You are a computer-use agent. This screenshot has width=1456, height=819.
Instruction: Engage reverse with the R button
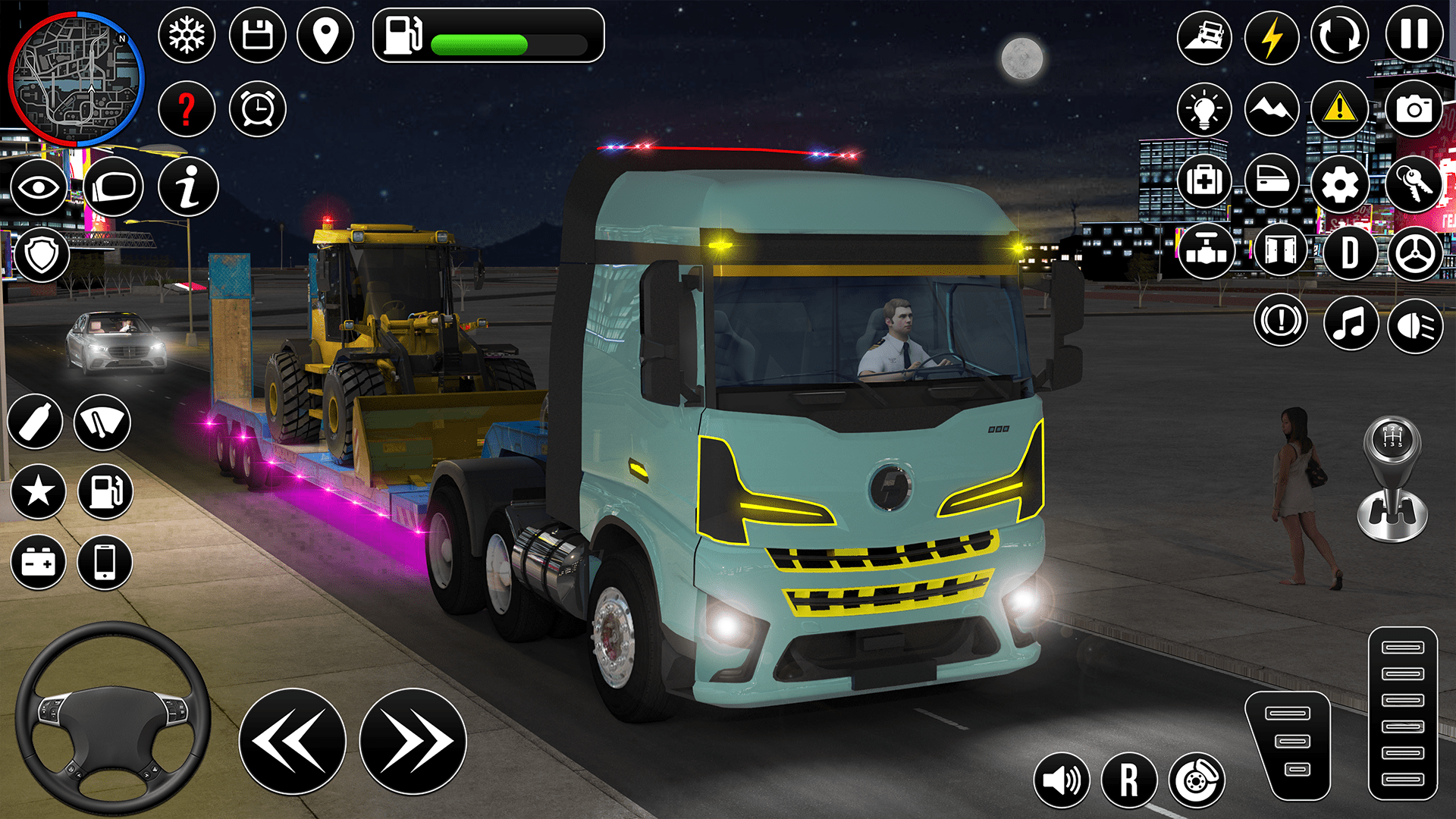tap(1131, 778)
